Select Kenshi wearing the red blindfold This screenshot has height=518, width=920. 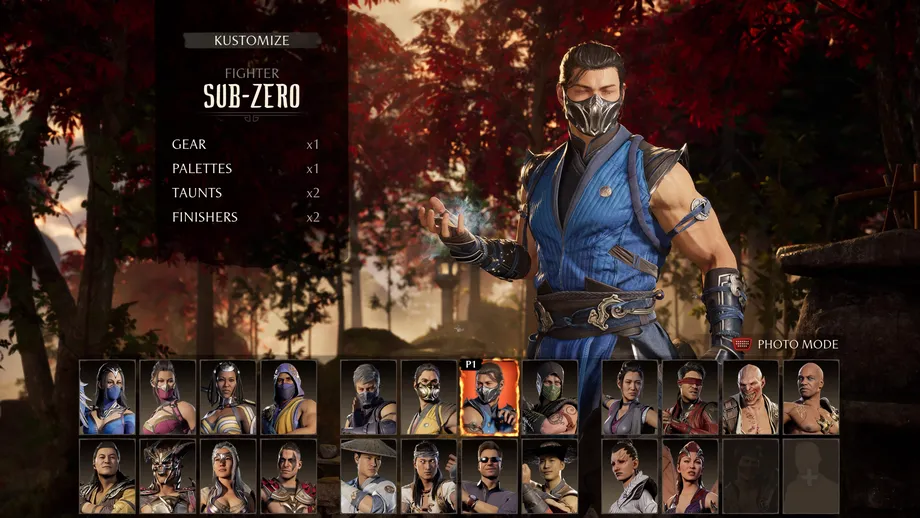point(690,397)
